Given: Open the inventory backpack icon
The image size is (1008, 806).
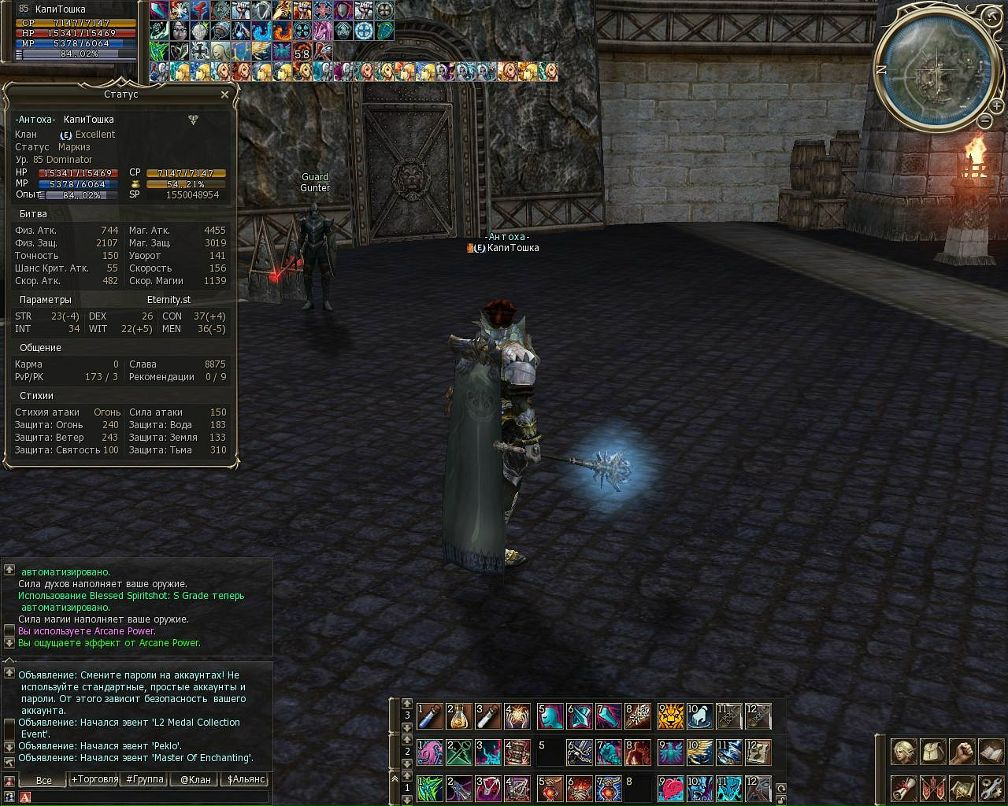Looking at the screenshot, I should point(934,751).
